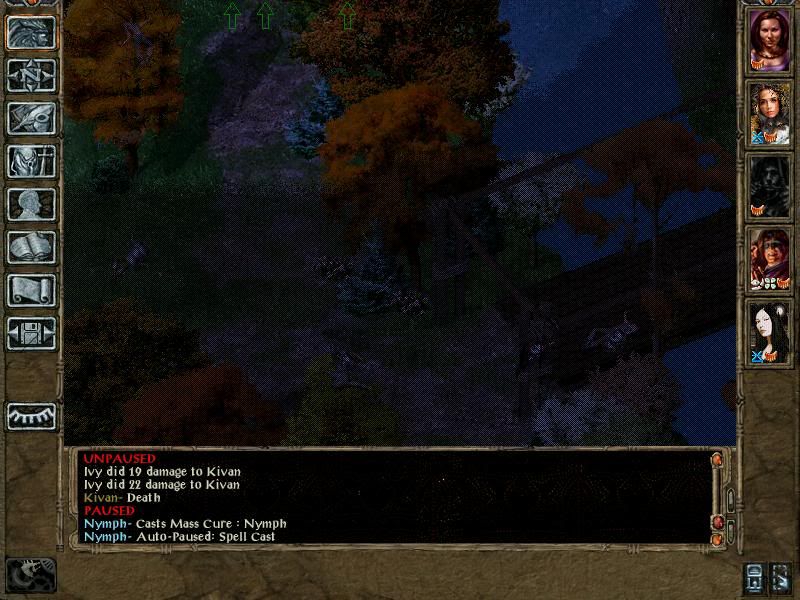The height and width of the screenshot is (600, 800).
Task: Click the closed-eye button on the left sidebar
Action: 31,415
